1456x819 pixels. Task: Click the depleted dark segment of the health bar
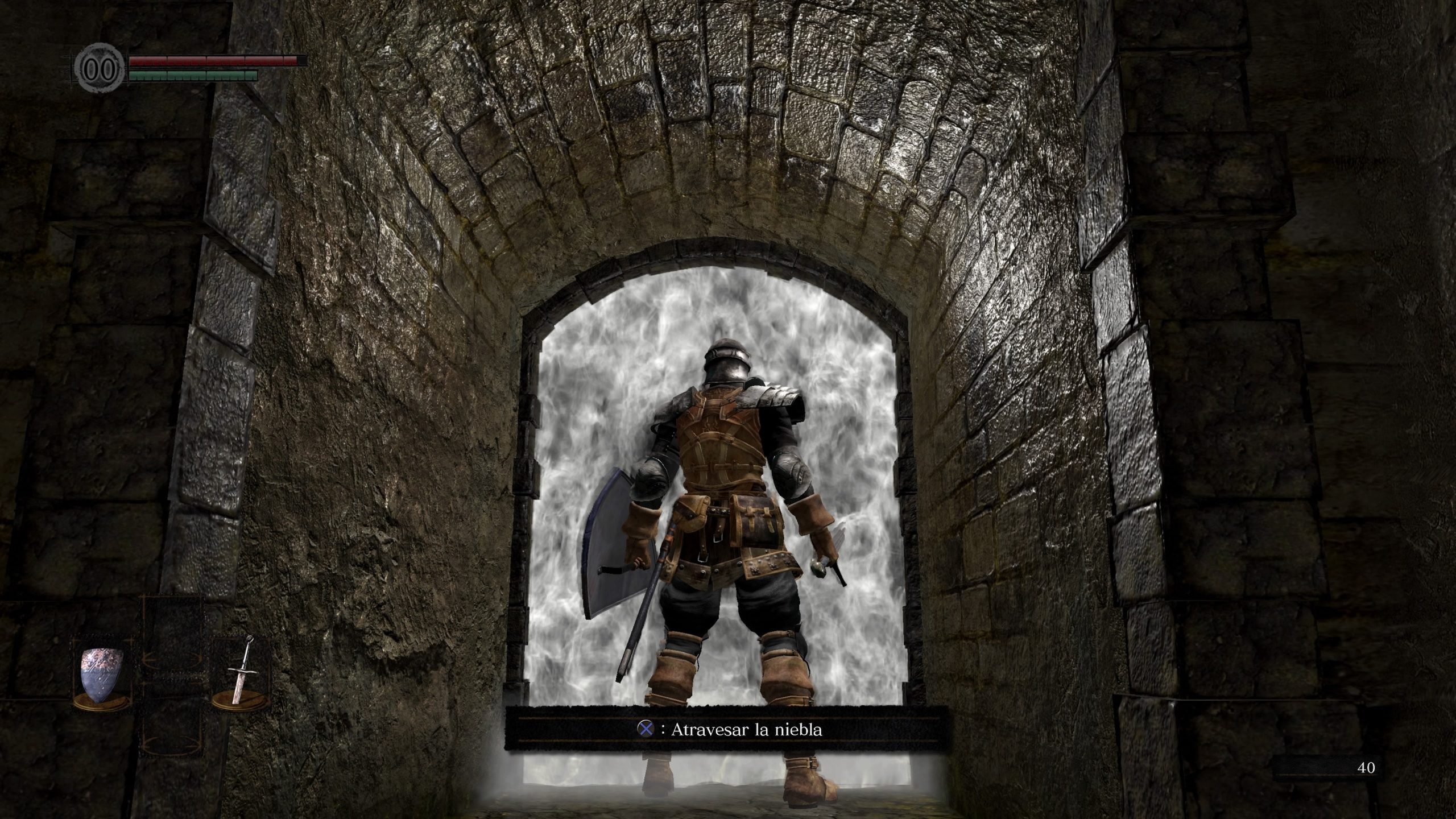tap(303, 61)
